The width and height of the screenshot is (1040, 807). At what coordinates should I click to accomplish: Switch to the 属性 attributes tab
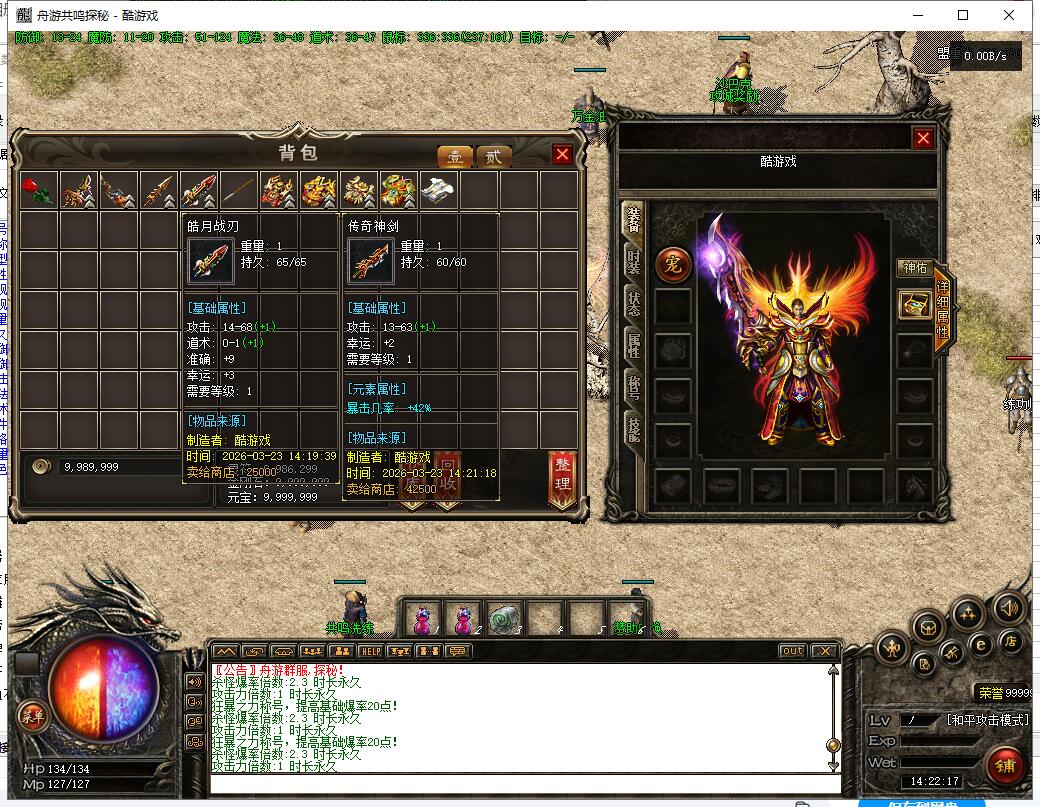633,347
